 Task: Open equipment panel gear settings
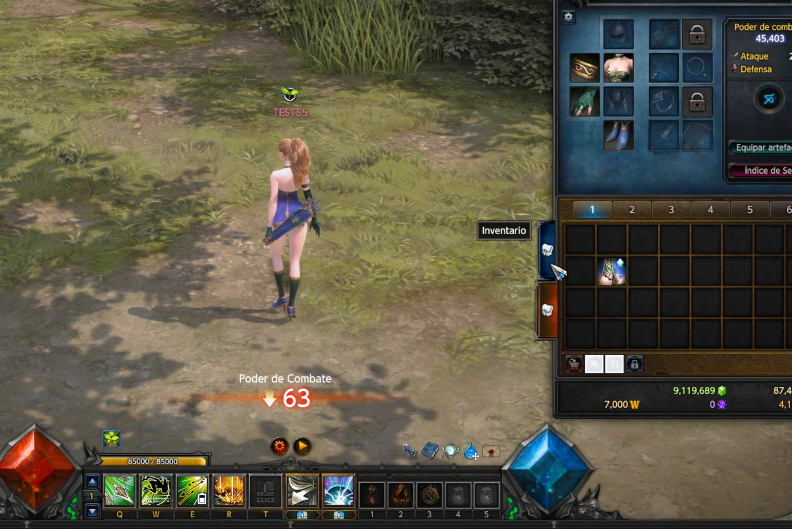(569, 16)
